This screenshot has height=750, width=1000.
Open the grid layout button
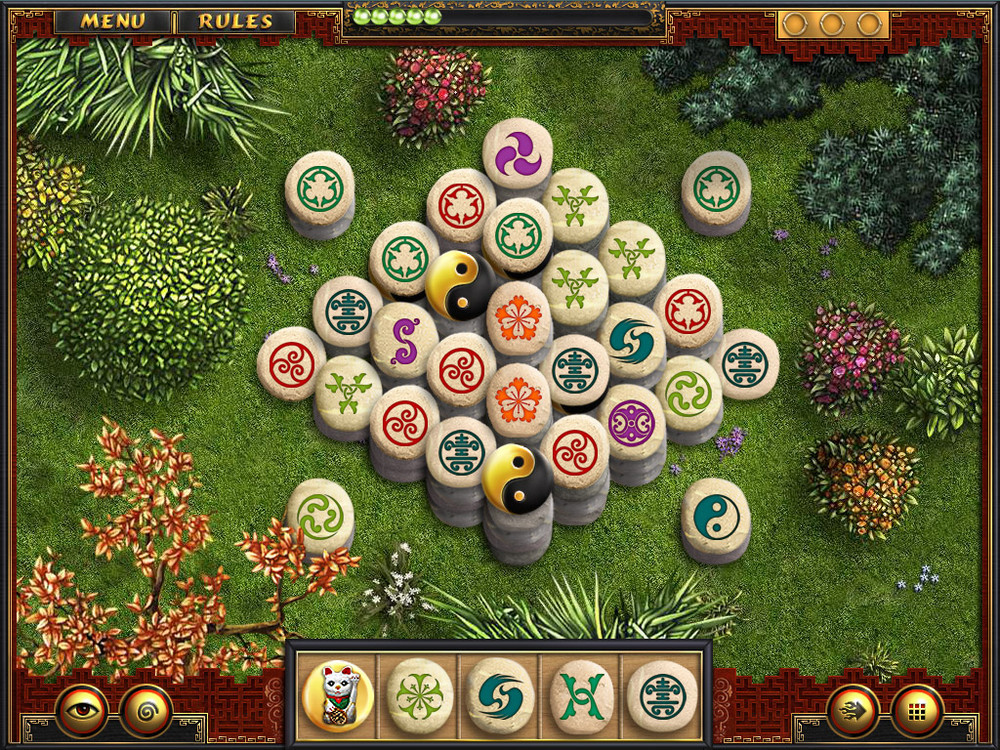coord(917,709)
